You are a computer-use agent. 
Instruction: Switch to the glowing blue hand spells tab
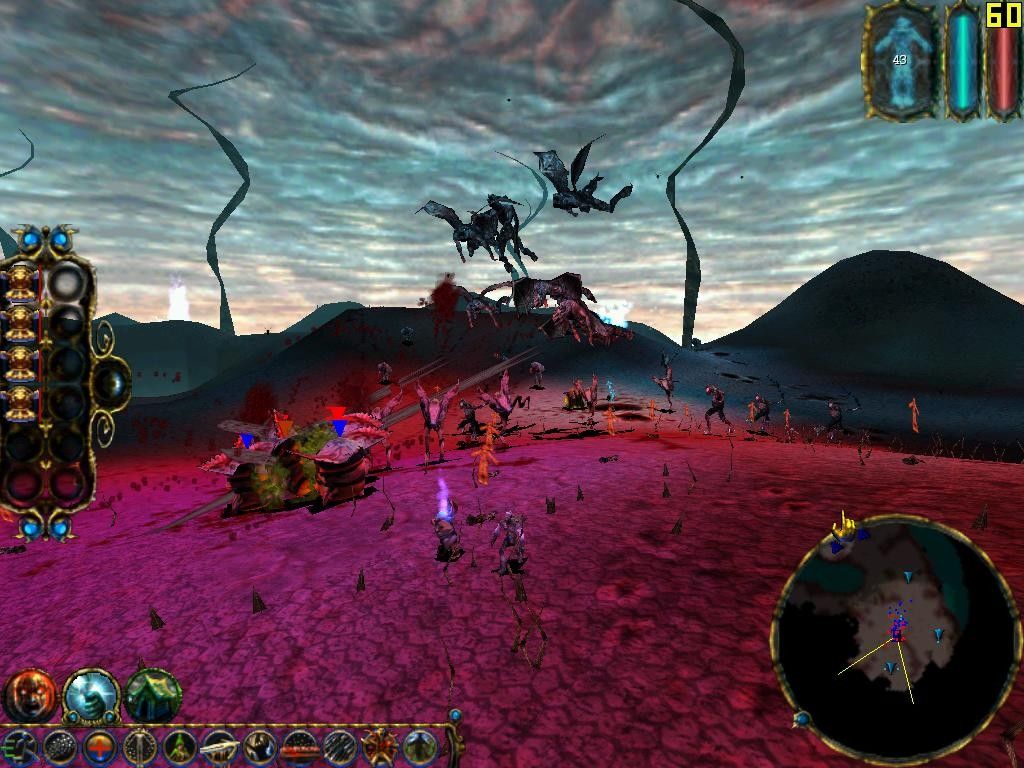coord(91,695)
